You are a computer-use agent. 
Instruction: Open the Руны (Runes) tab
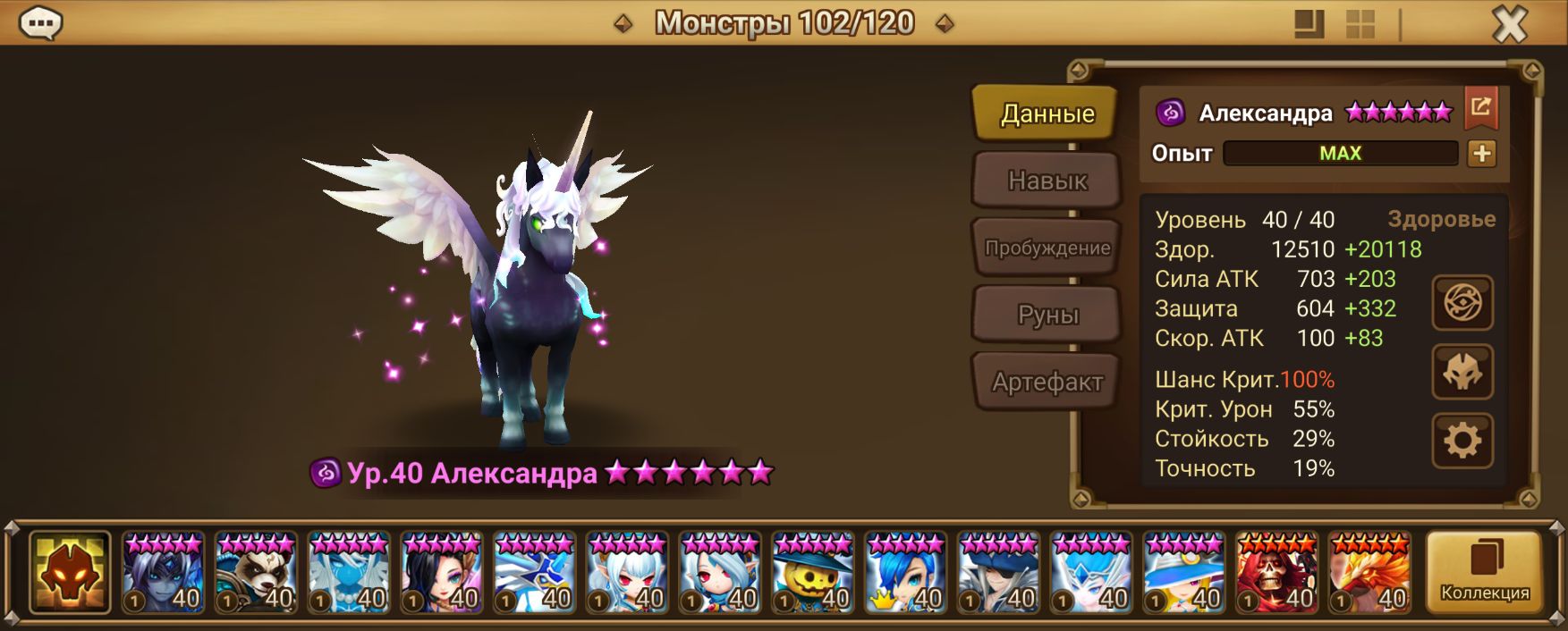1047,315
